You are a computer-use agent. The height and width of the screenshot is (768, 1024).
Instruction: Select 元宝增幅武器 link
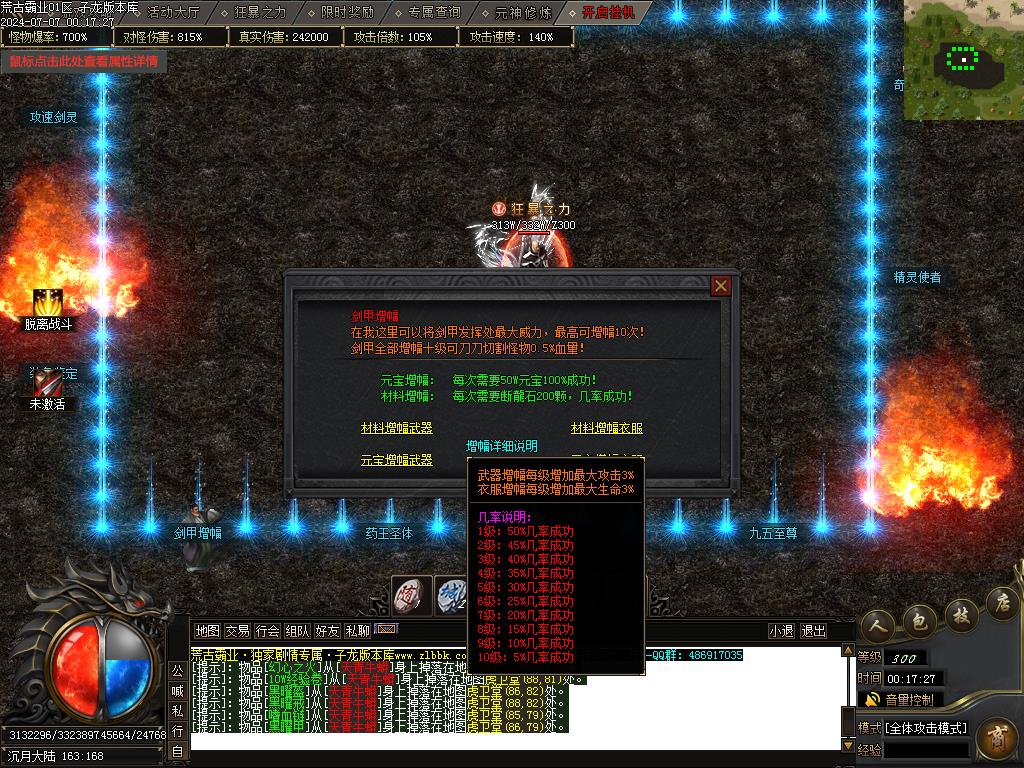[x=397, y=460]
